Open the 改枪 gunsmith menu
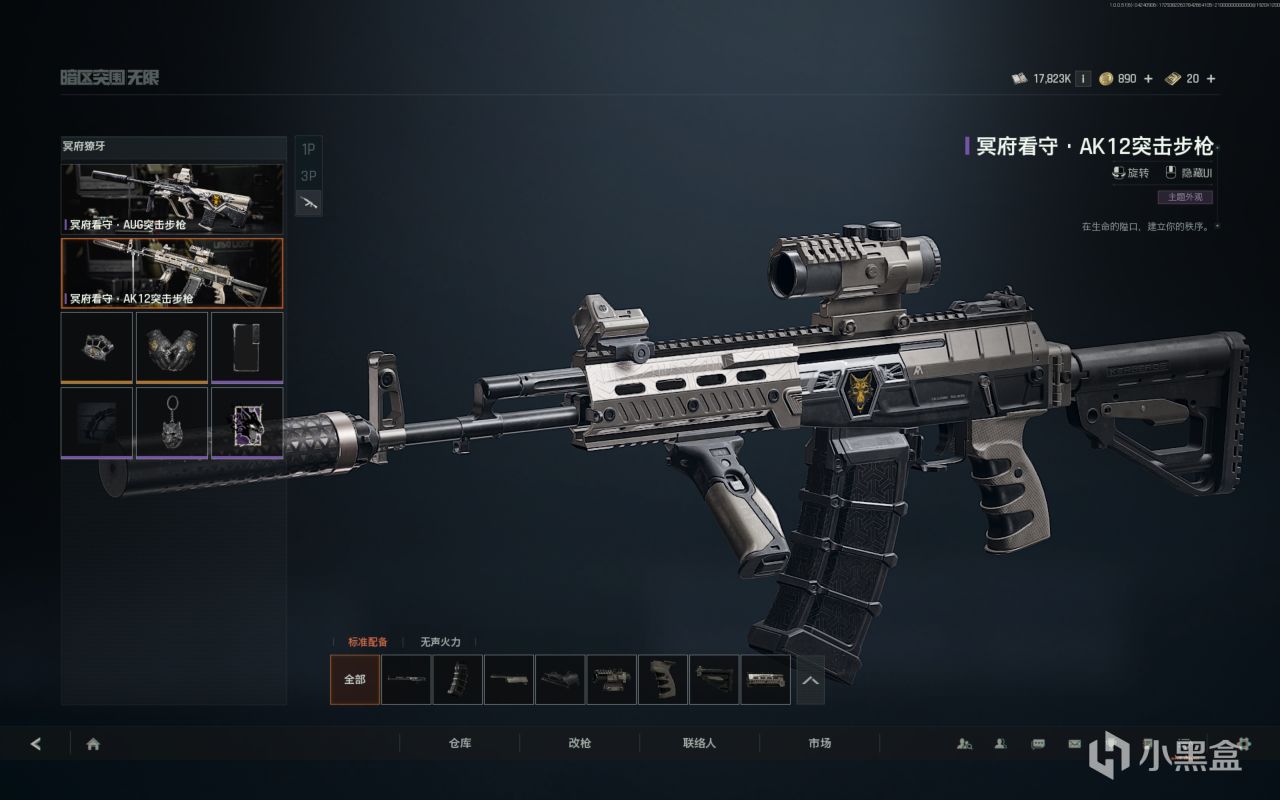The height and width of the screenshot is (800, 1280). (580, 744)
